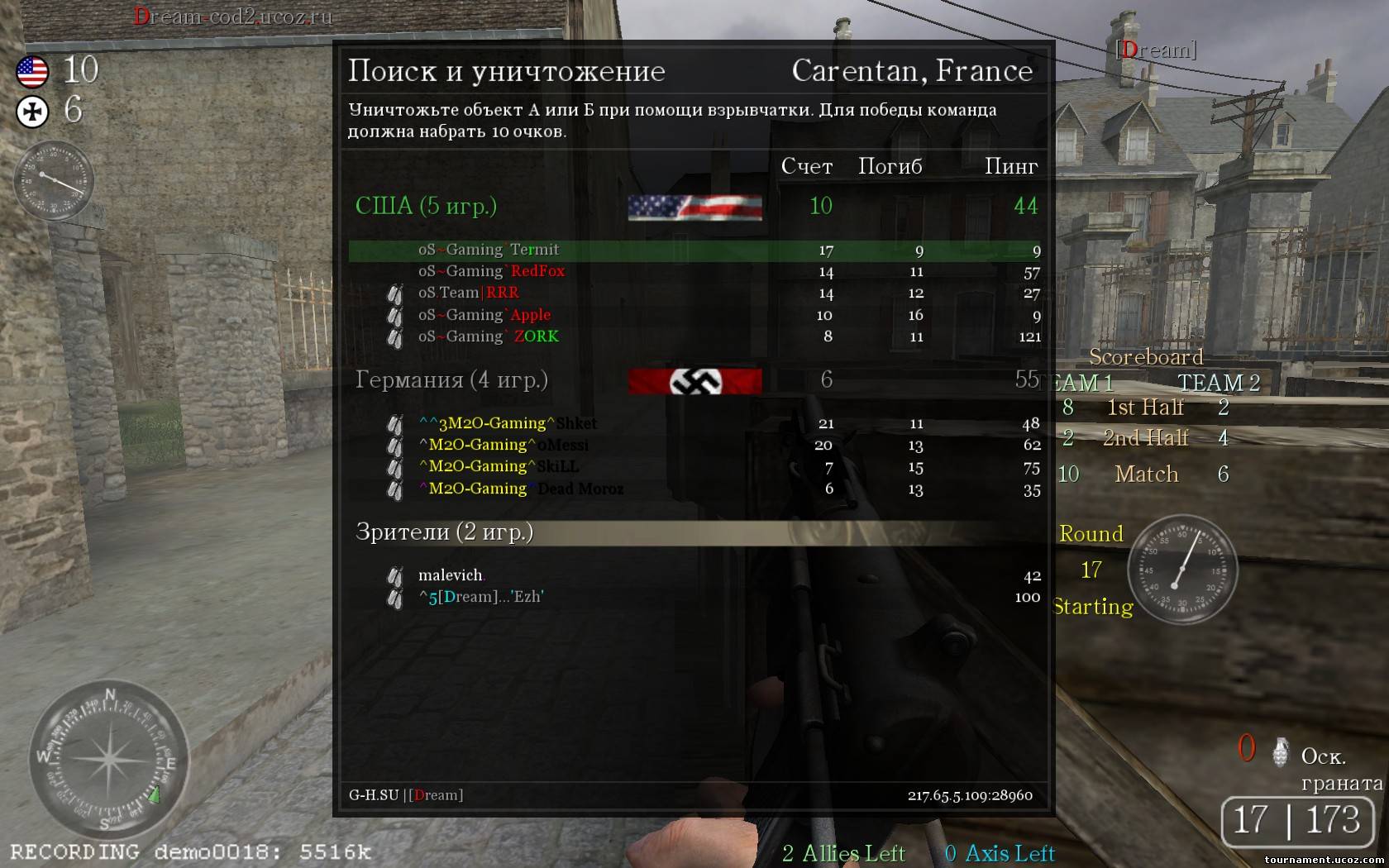The image size is (1389, 868).
Task: Click the compass in the corner
Action: (x=108, y=760)
